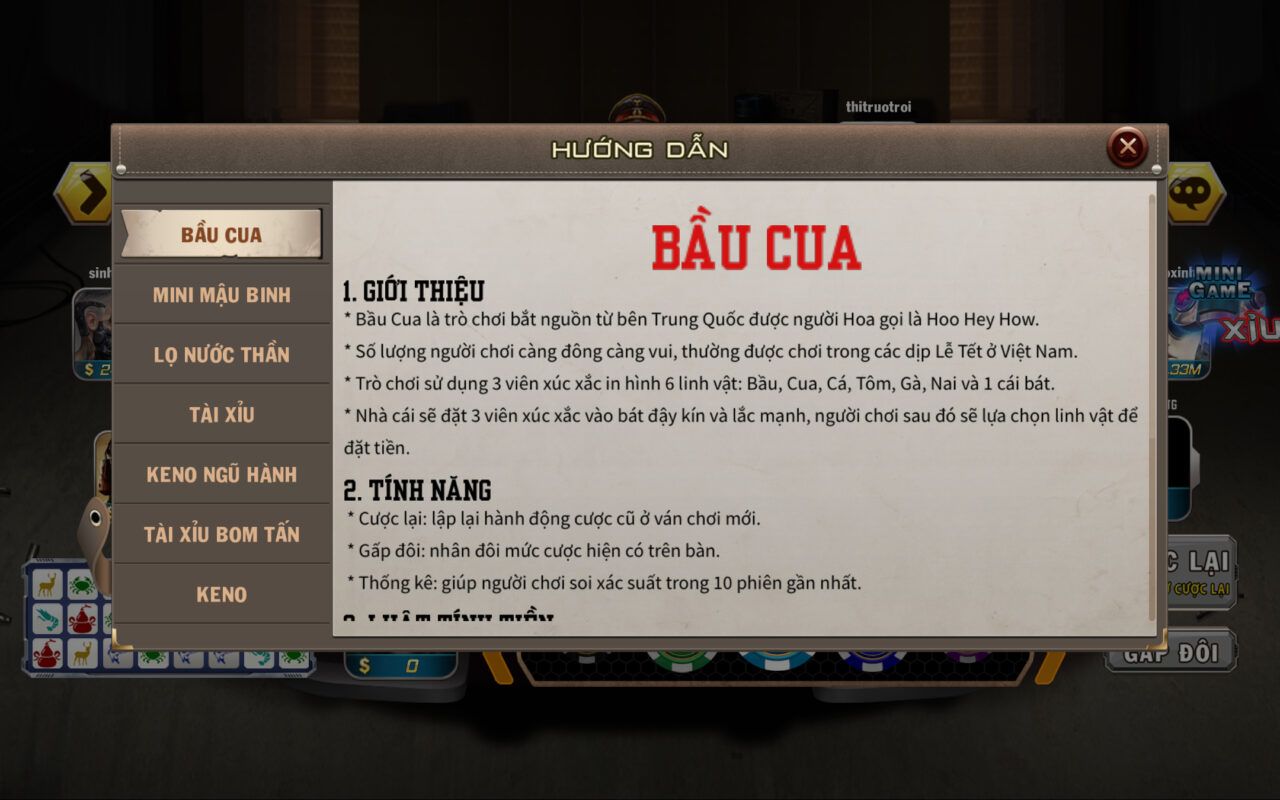Switch to the TÀI XỈU tab
This screenshot has height=800, width=1280.
click(221, 414)
